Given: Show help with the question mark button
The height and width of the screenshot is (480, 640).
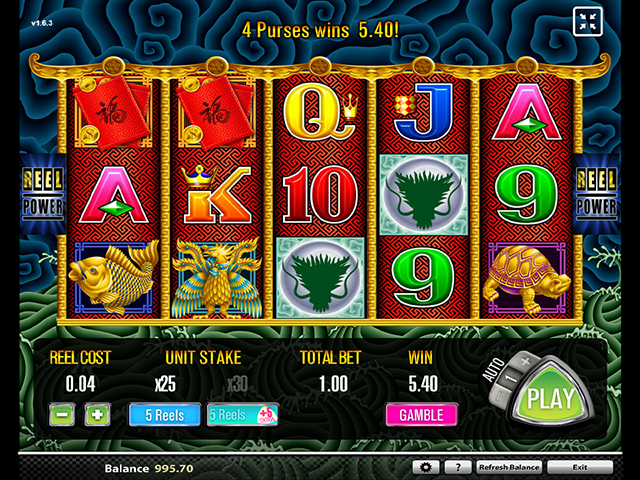Looking at the screenshot, I should tap(457, 467).
